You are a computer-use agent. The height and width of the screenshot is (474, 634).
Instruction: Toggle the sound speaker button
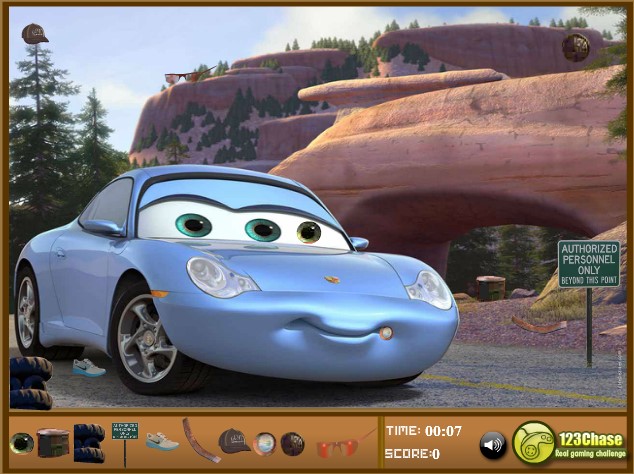(492, 444)
